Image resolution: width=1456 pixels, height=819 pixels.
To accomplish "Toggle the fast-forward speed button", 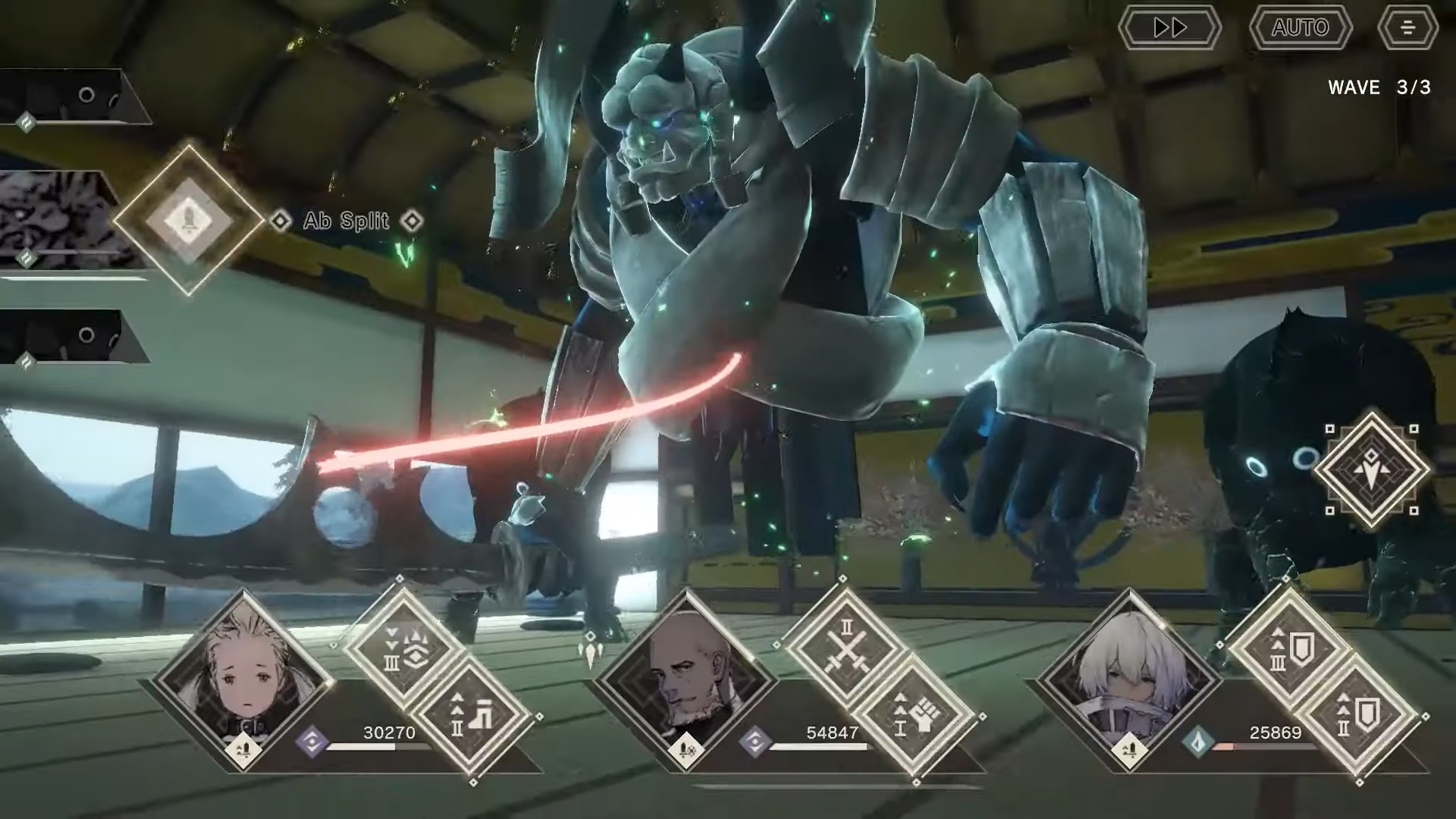I will pyautogui.click(x=1169, y=28).
